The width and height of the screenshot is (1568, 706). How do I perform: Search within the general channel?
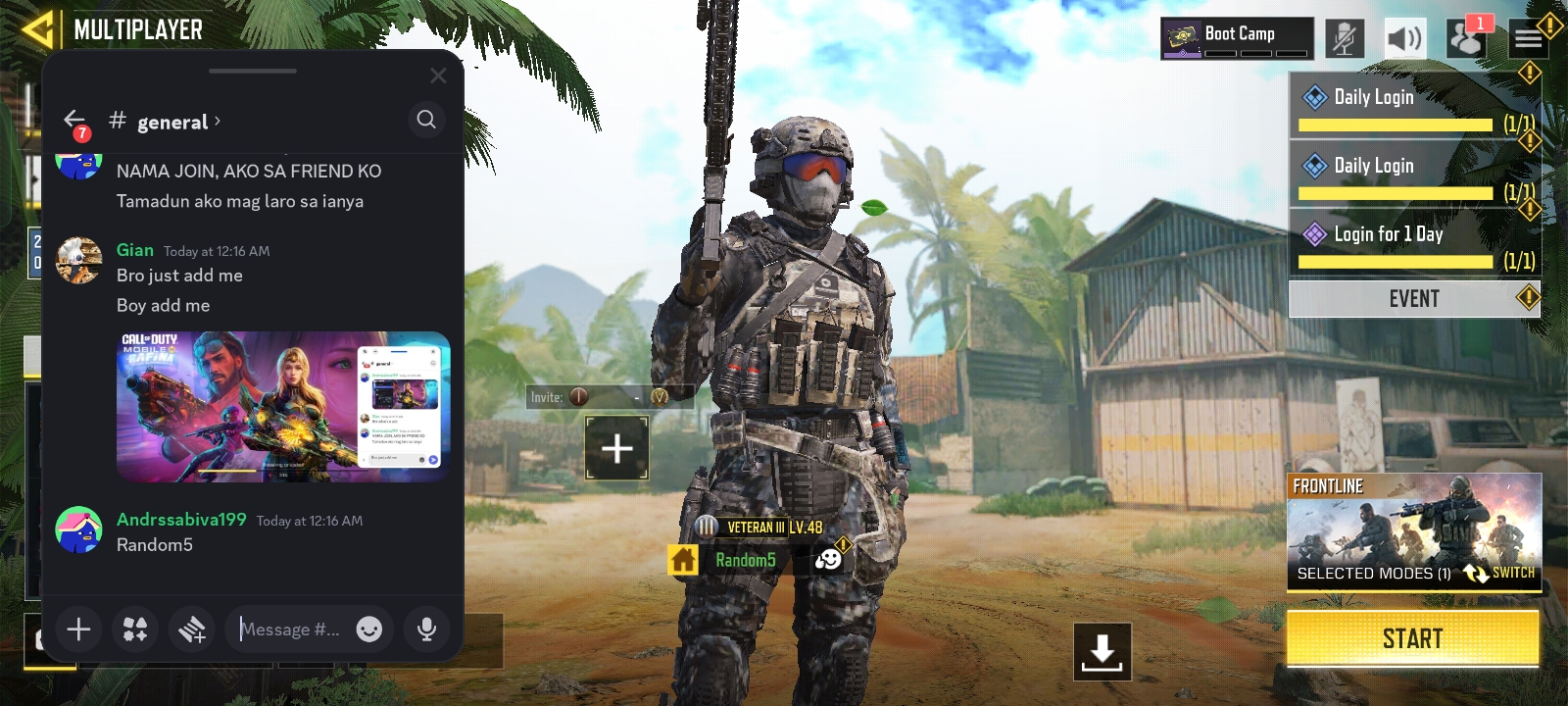click(426, 120)
